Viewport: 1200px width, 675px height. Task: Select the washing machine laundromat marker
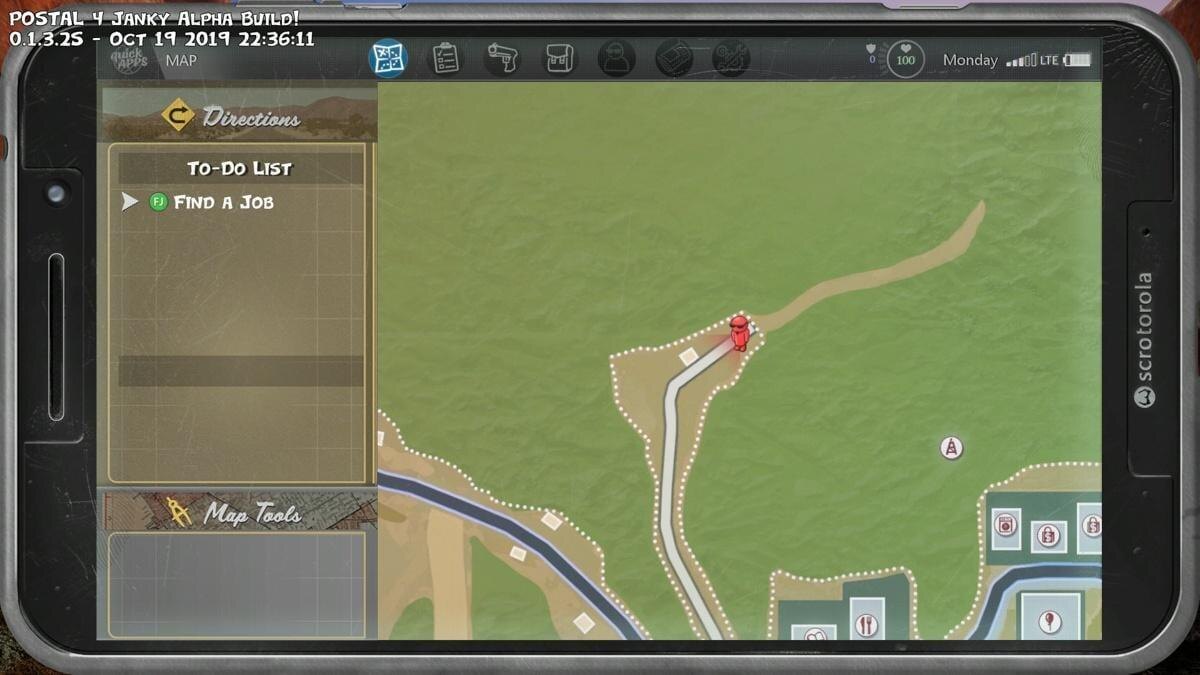tap(1005, 526)
